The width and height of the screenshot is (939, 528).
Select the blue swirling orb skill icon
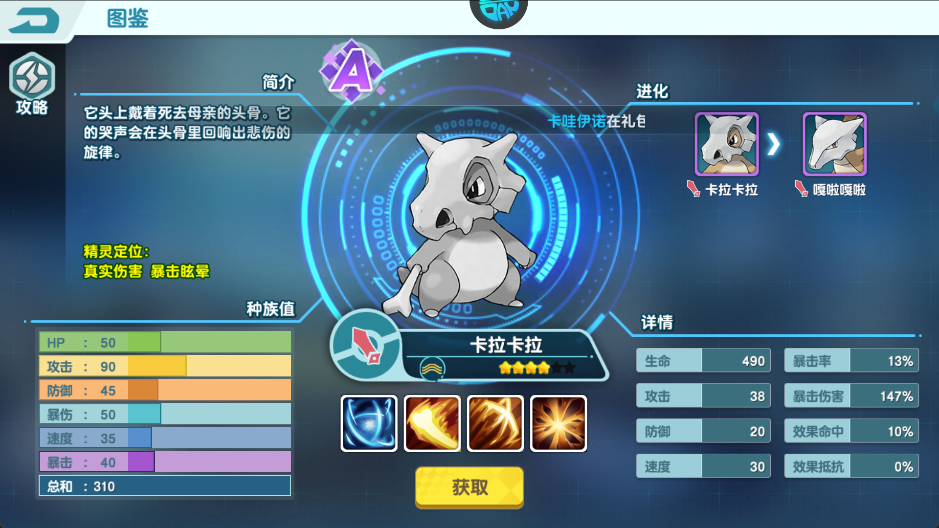(369, 423)
